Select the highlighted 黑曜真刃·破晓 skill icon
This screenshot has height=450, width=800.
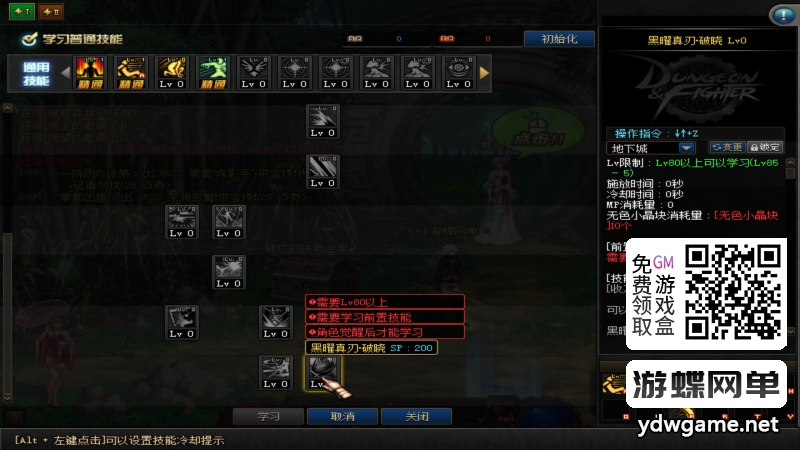point(323,373)
